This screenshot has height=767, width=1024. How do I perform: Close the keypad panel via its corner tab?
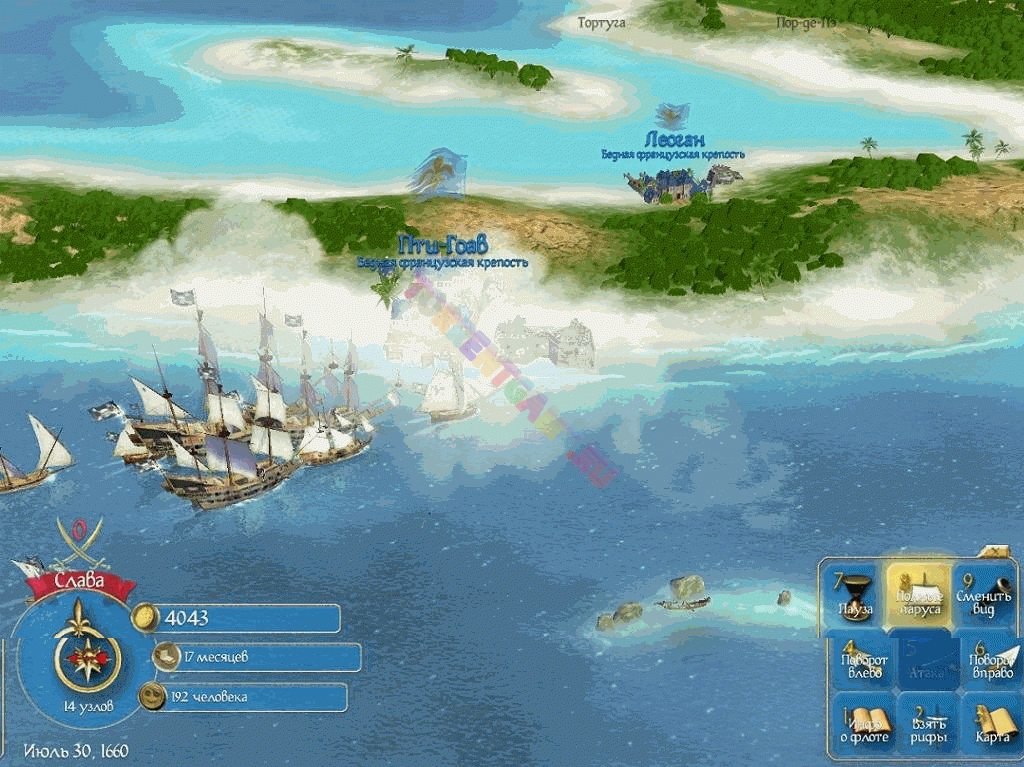pyautogui.click(x=995, y=552)
